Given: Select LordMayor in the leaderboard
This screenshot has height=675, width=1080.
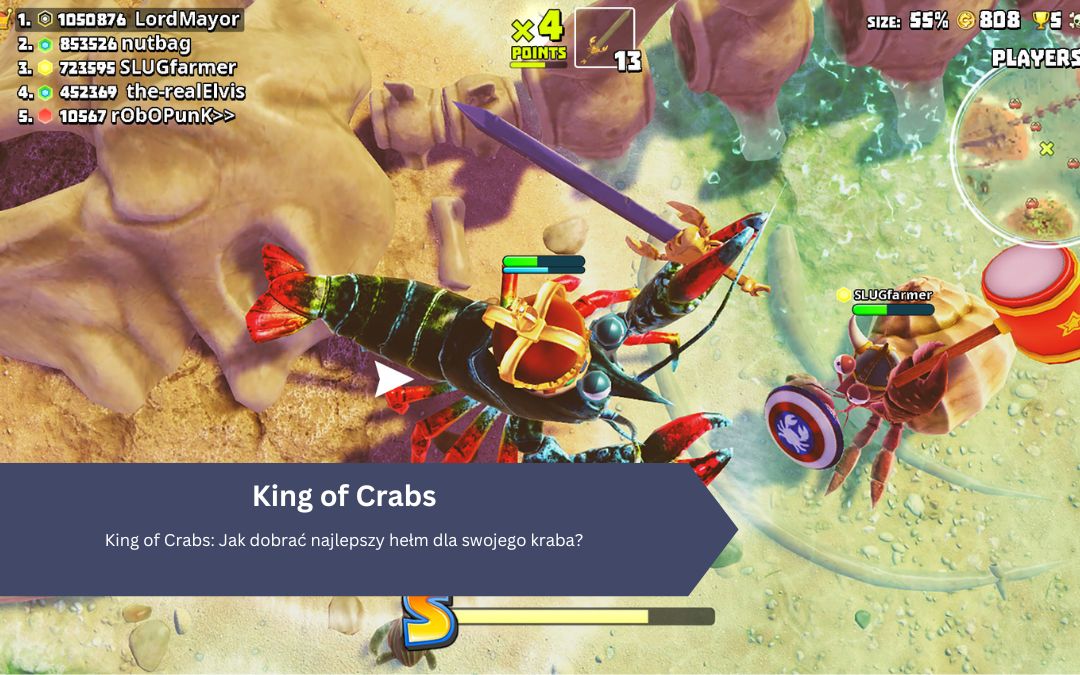Looking at the screenshot, I should point(130,19).
